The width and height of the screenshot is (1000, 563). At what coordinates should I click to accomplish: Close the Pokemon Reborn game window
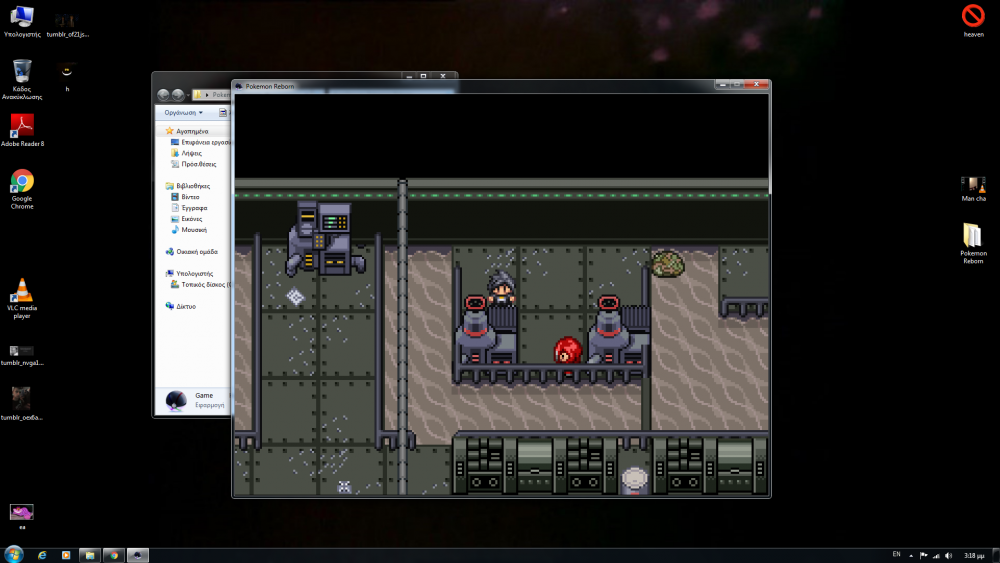click(x=758, y=86)
